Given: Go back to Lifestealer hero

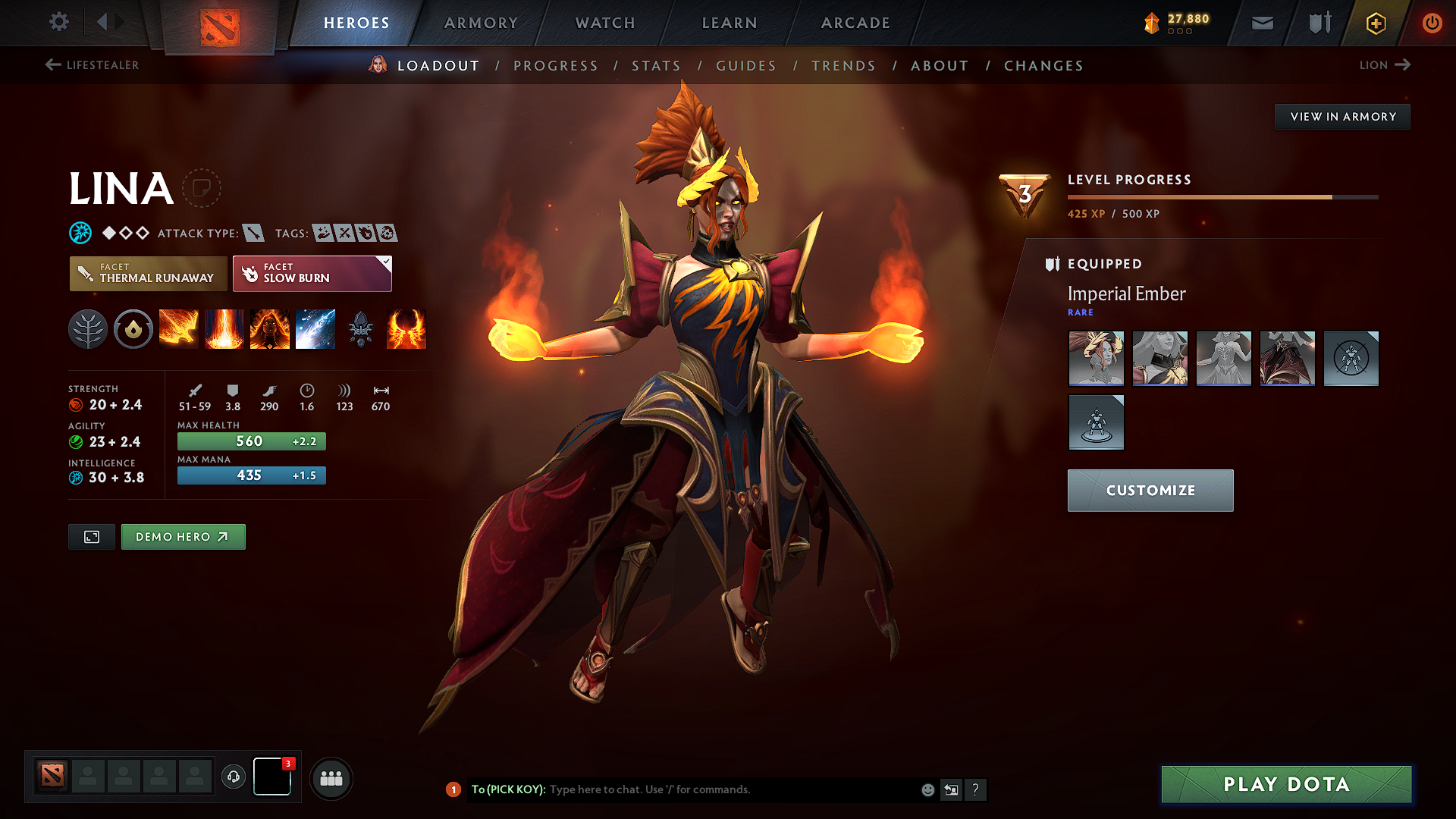Looking at the screenshot, I should coord(93,65).
